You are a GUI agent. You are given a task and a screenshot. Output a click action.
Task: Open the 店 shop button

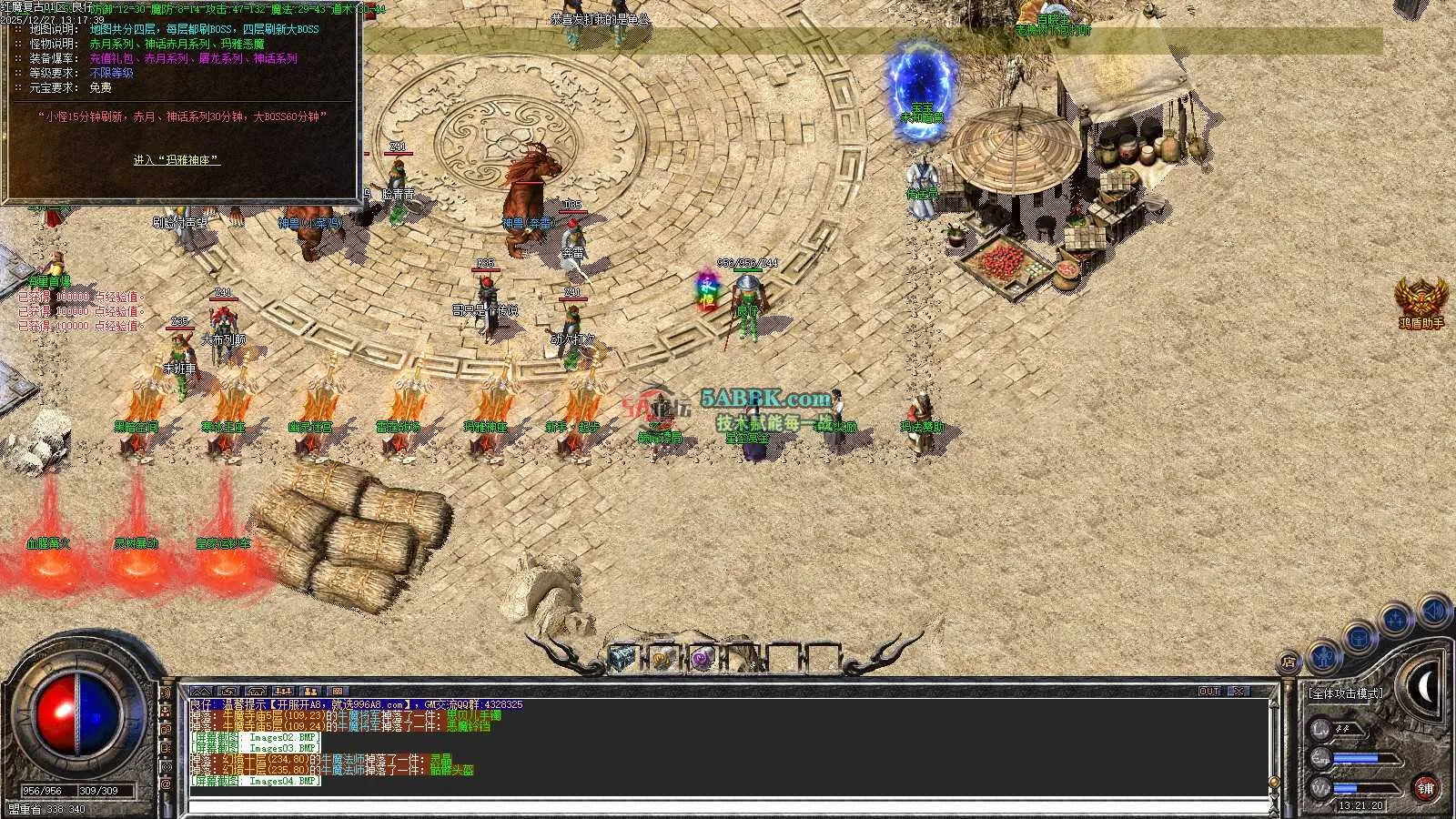coord(1289,662)
